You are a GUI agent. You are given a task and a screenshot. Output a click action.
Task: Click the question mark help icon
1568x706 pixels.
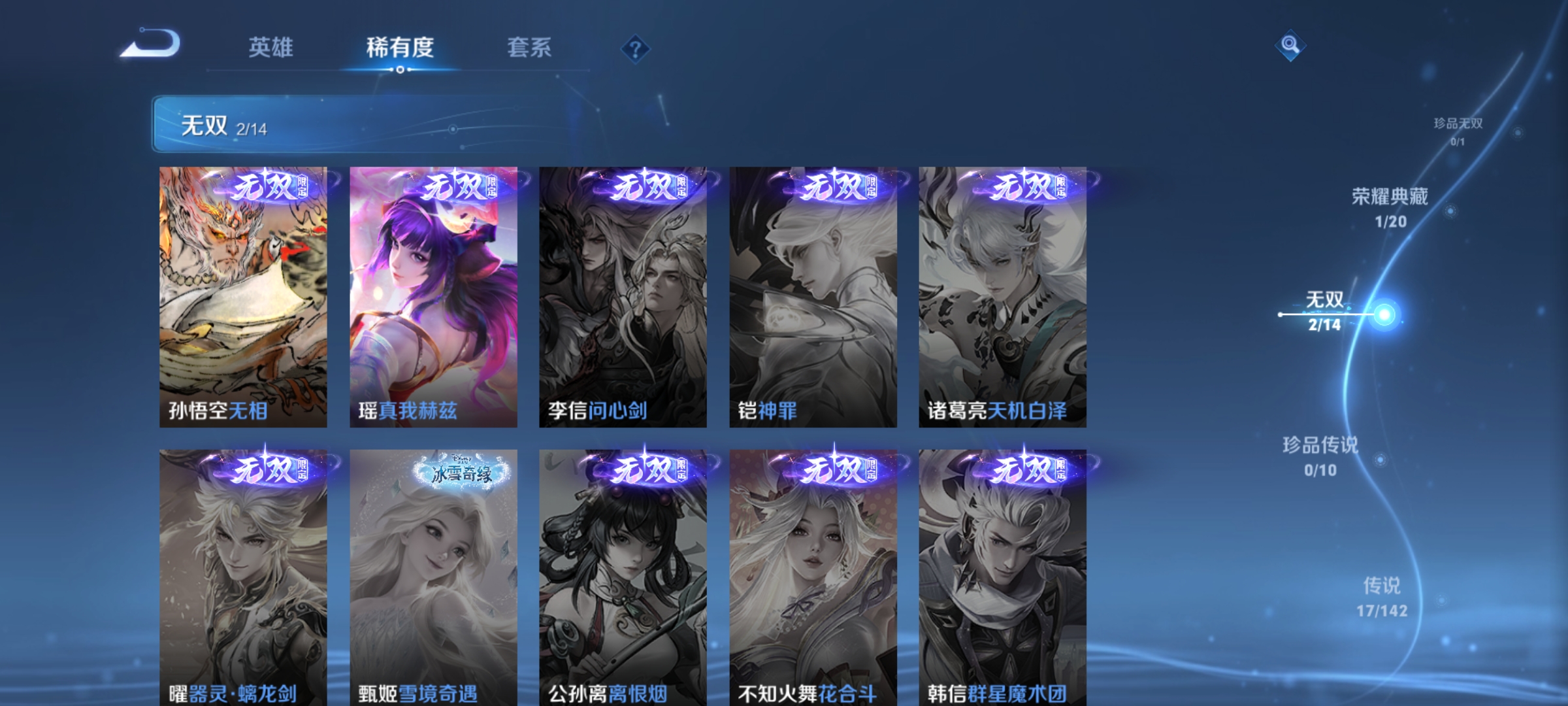tap(634, 50)
